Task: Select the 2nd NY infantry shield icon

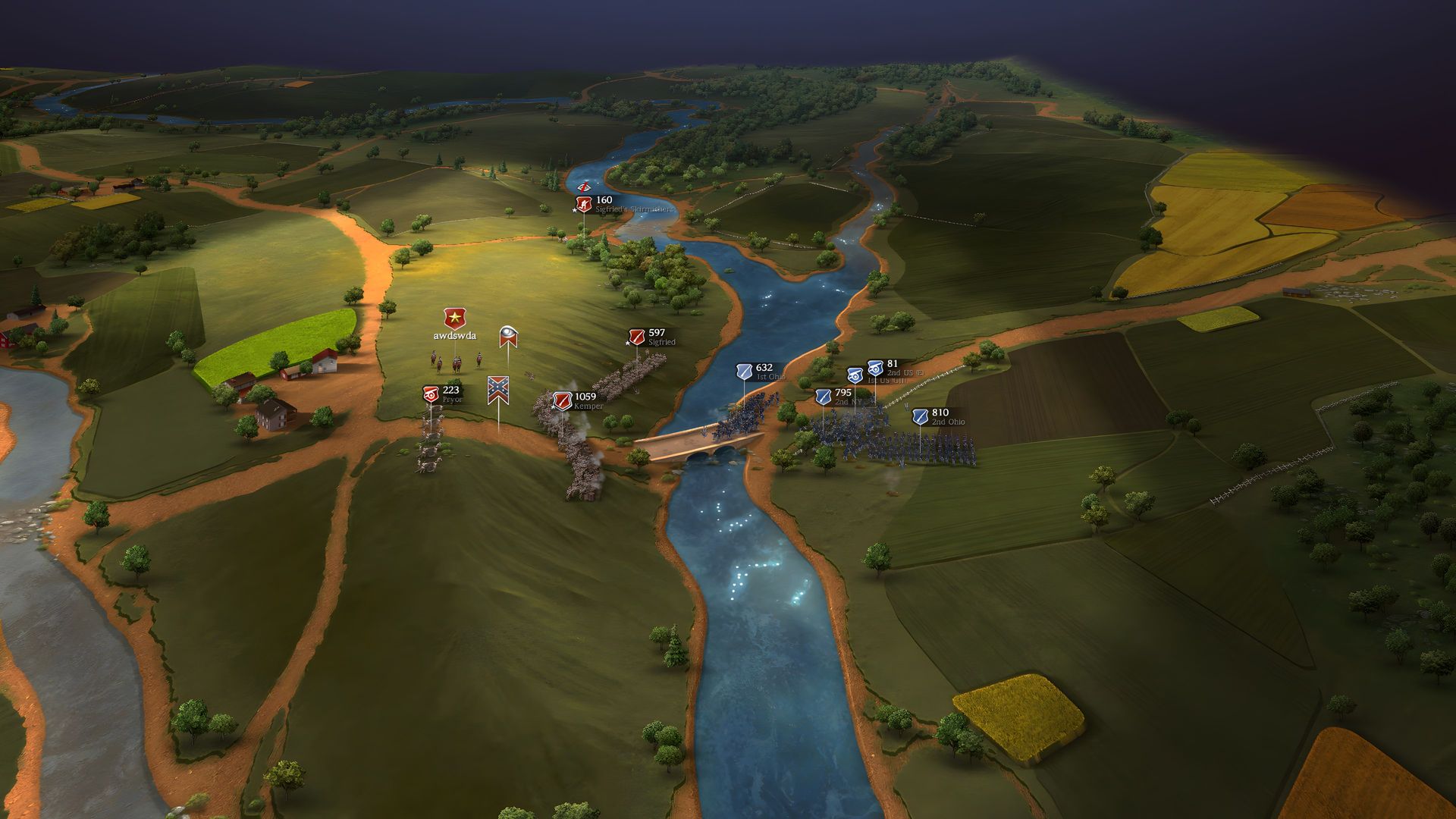Action: point(824,398)
